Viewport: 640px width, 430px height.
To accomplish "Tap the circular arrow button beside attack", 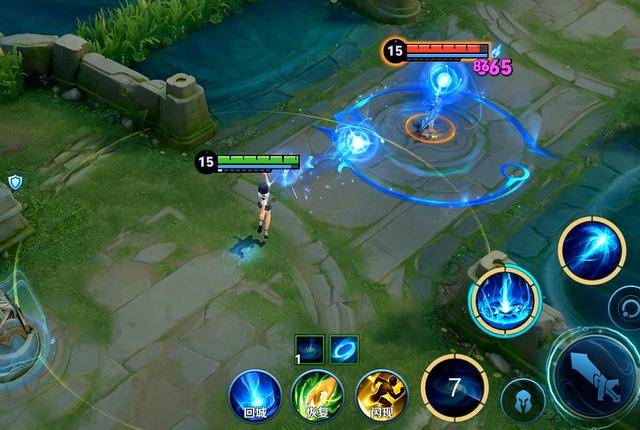I will tap(627, 305).
